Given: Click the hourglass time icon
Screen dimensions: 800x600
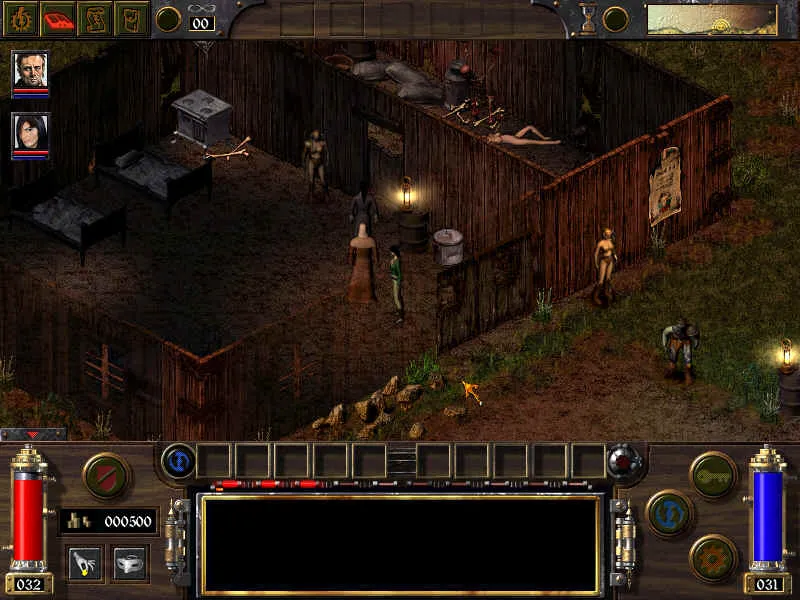Looking at the screenshot, I should pyautogui.click(x=588, y=19).
